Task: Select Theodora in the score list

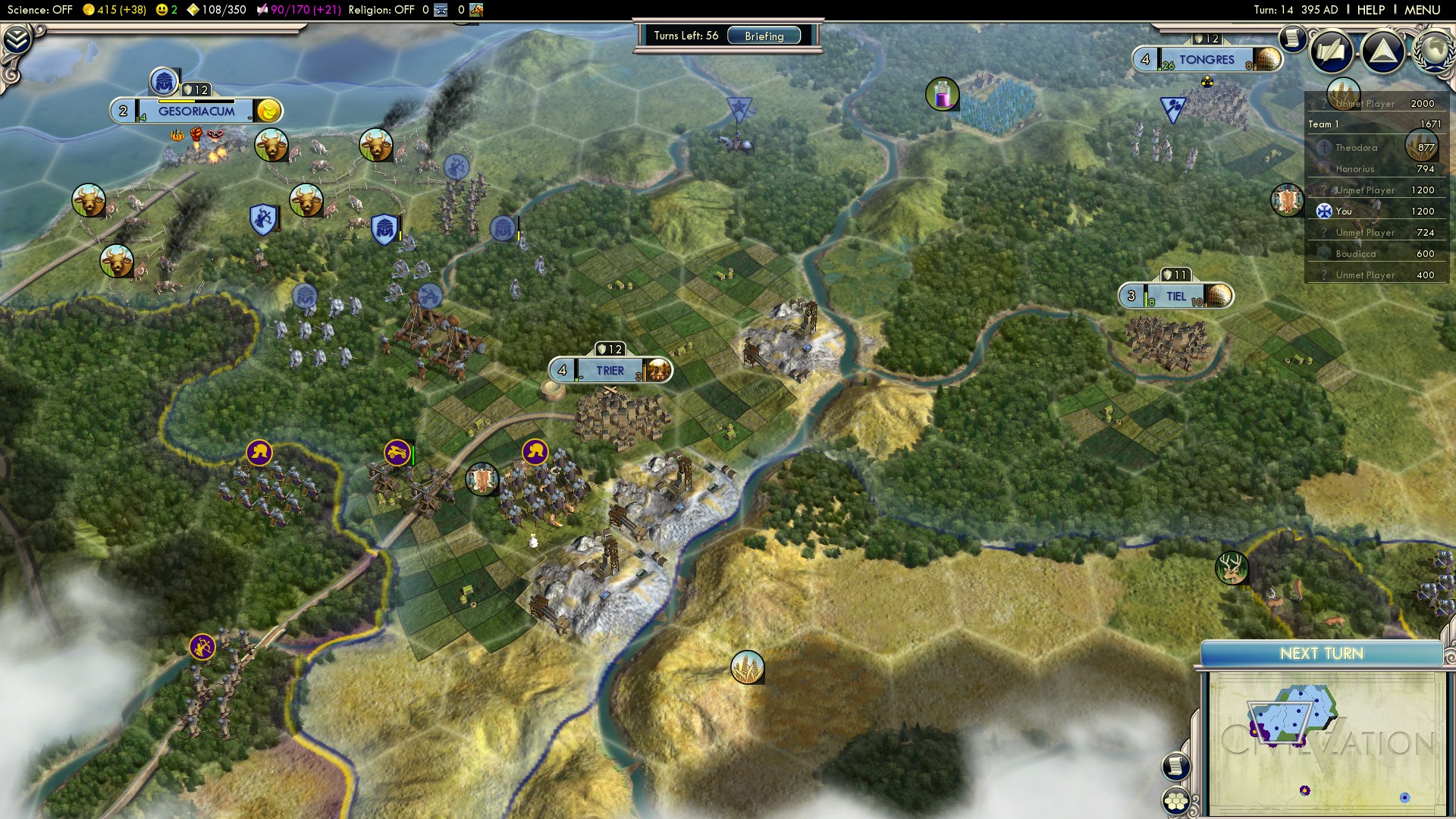Action: 1356,148
